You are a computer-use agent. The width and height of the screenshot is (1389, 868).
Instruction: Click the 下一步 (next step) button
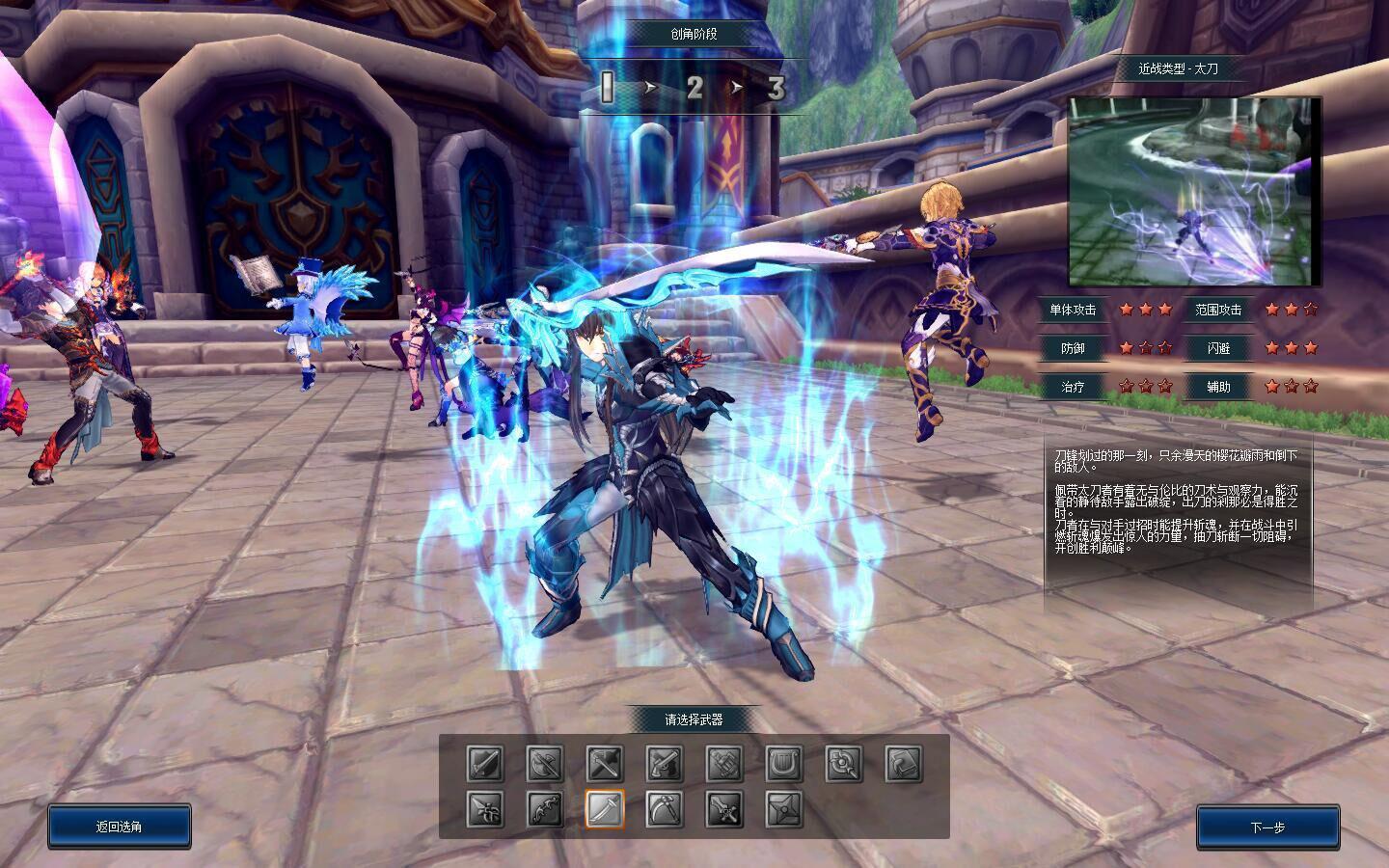pyautogui.click(x=1267, y=827)
